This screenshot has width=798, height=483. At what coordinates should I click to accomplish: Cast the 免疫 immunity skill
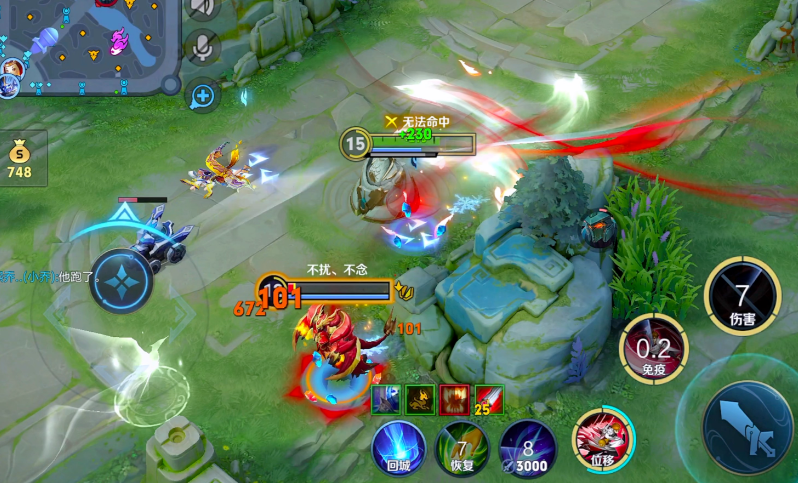click(x=654, y=349)
